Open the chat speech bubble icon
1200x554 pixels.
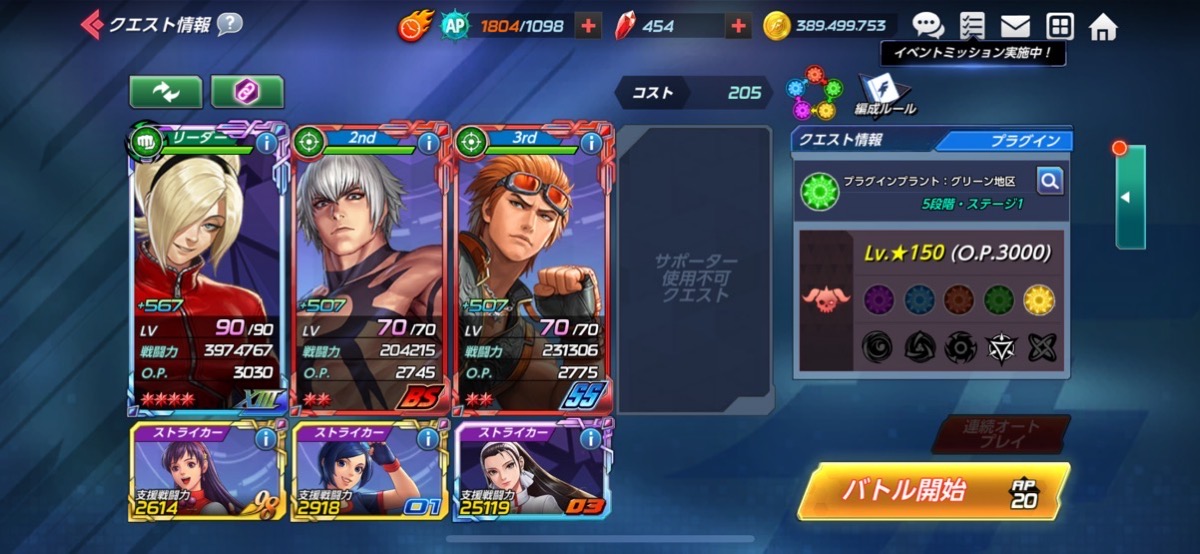[x=927, y=27]
